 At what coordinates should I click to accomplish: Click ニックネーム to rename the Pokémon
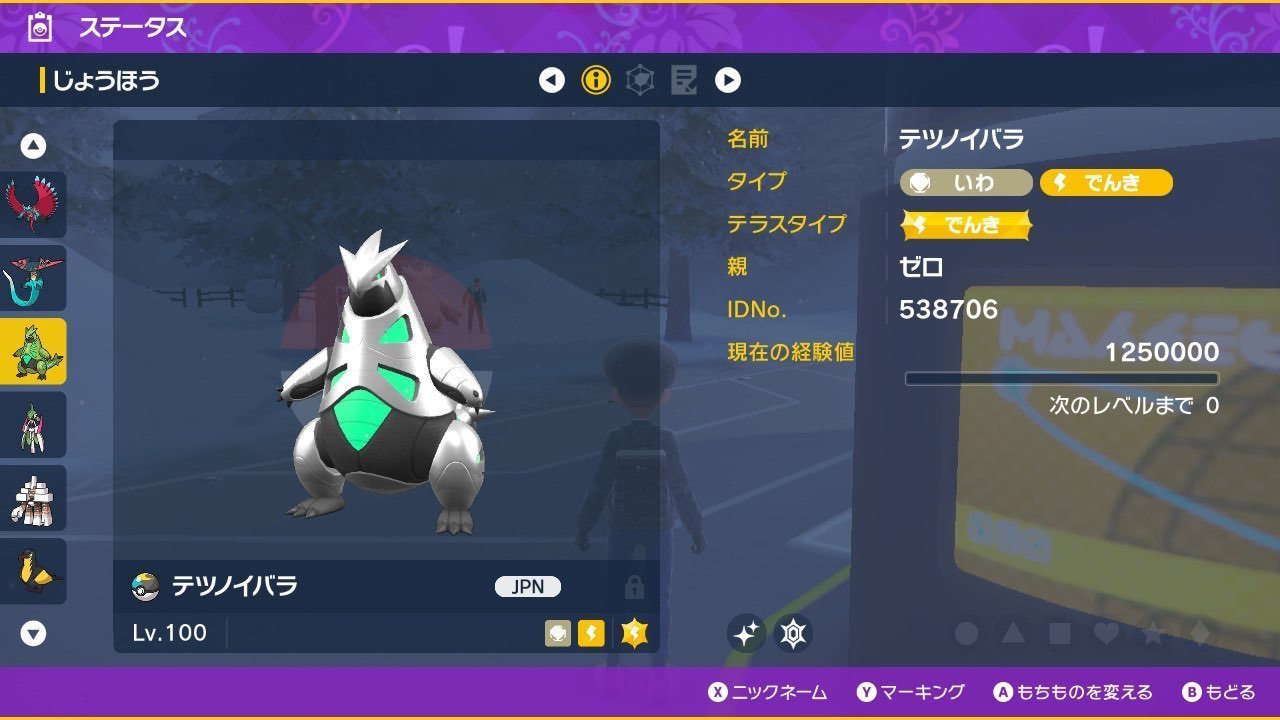780,692
